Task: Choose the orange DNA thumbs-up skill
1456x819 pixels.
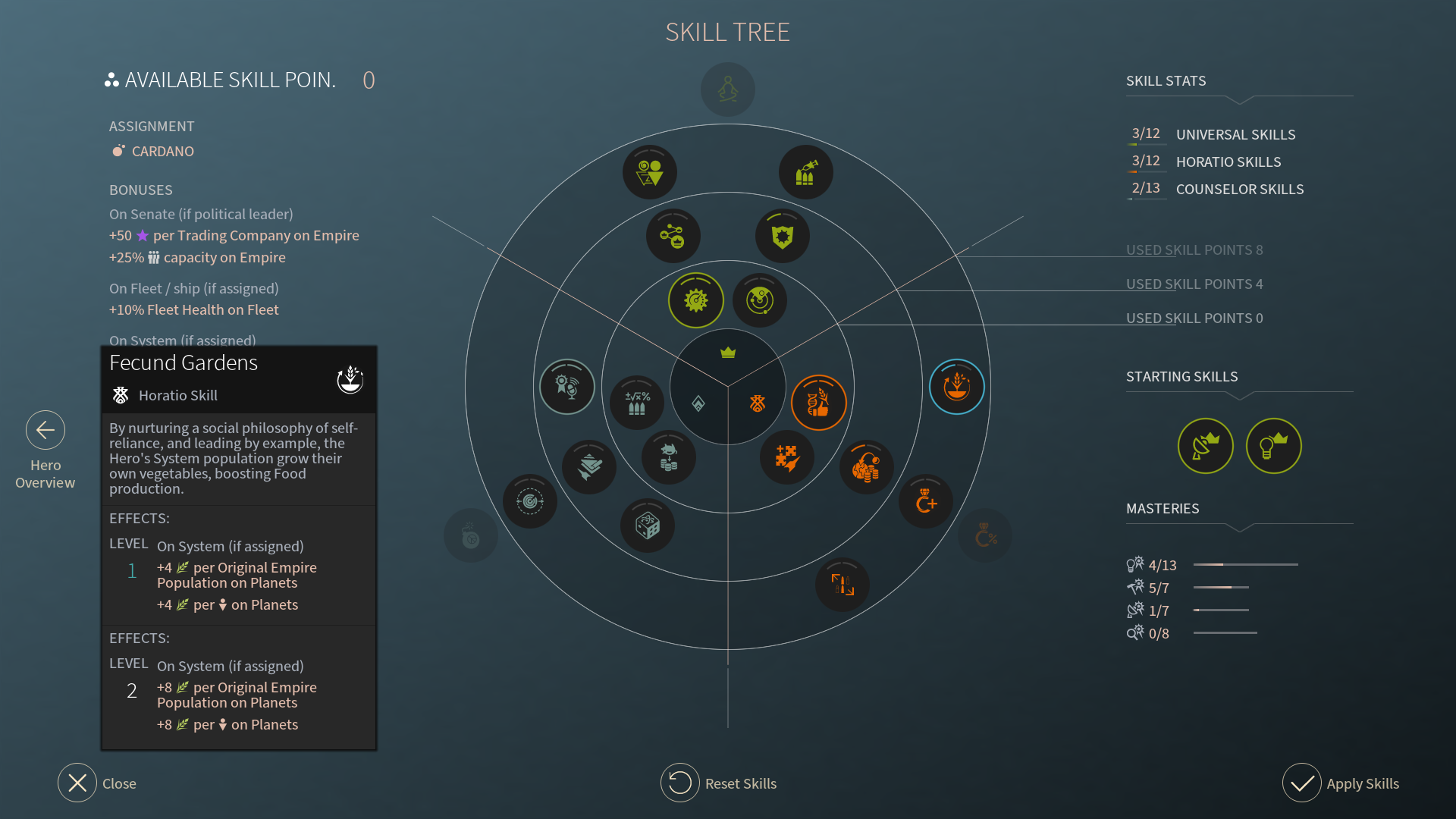Action: pyautogui.click(x=818, y=403)
